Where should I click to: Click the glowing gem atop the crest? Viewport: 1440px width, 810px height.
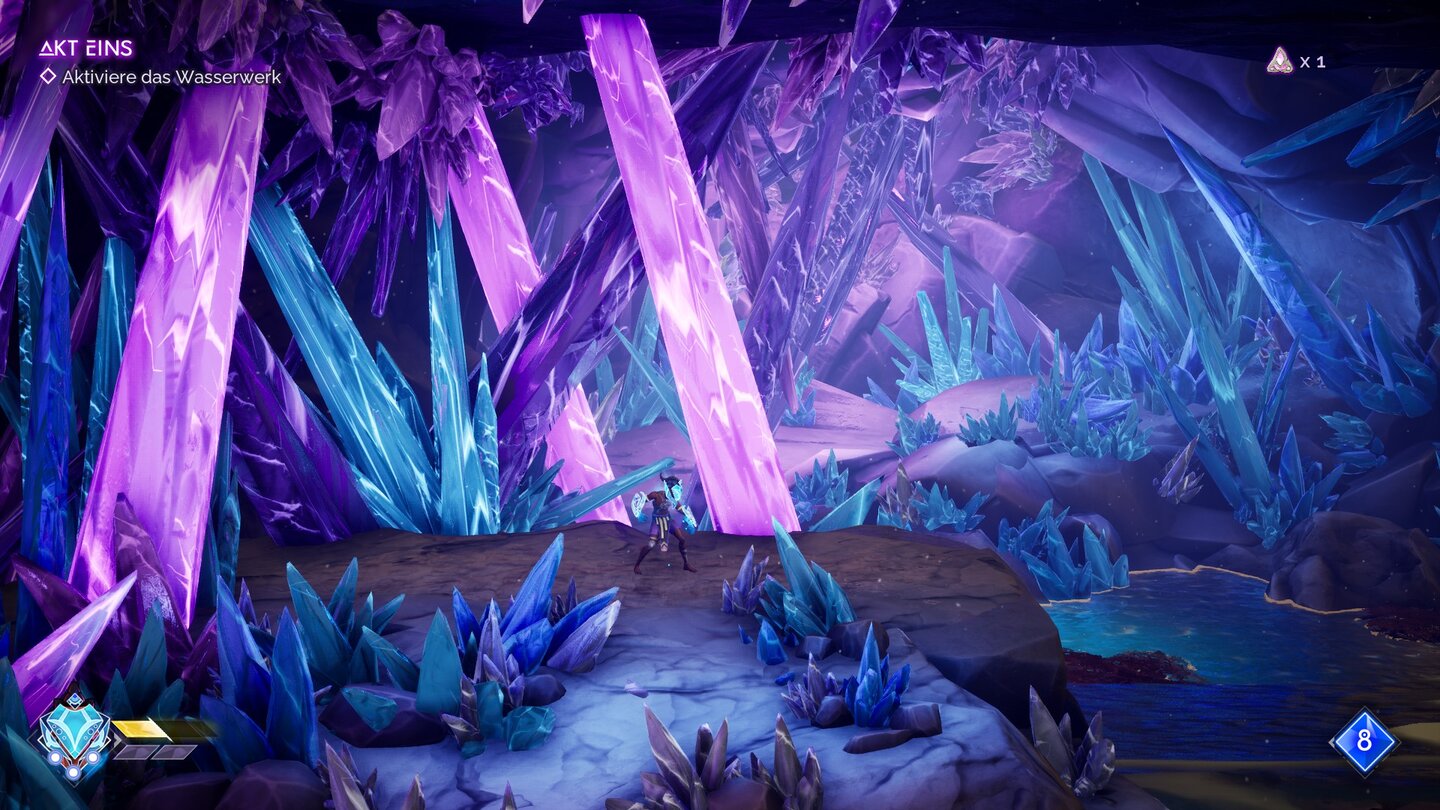coord(75,699)
